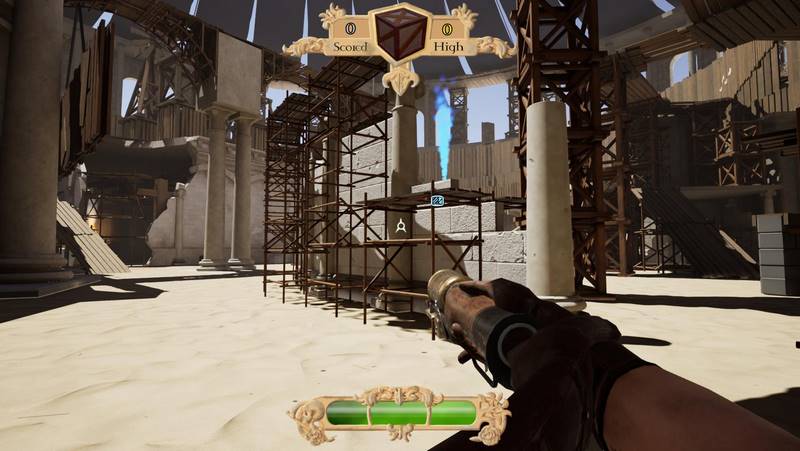Select the small blue objective marker icon
The height and width of the screenshot is (451, 800).
pyautogui.click(x=437, y=201)
